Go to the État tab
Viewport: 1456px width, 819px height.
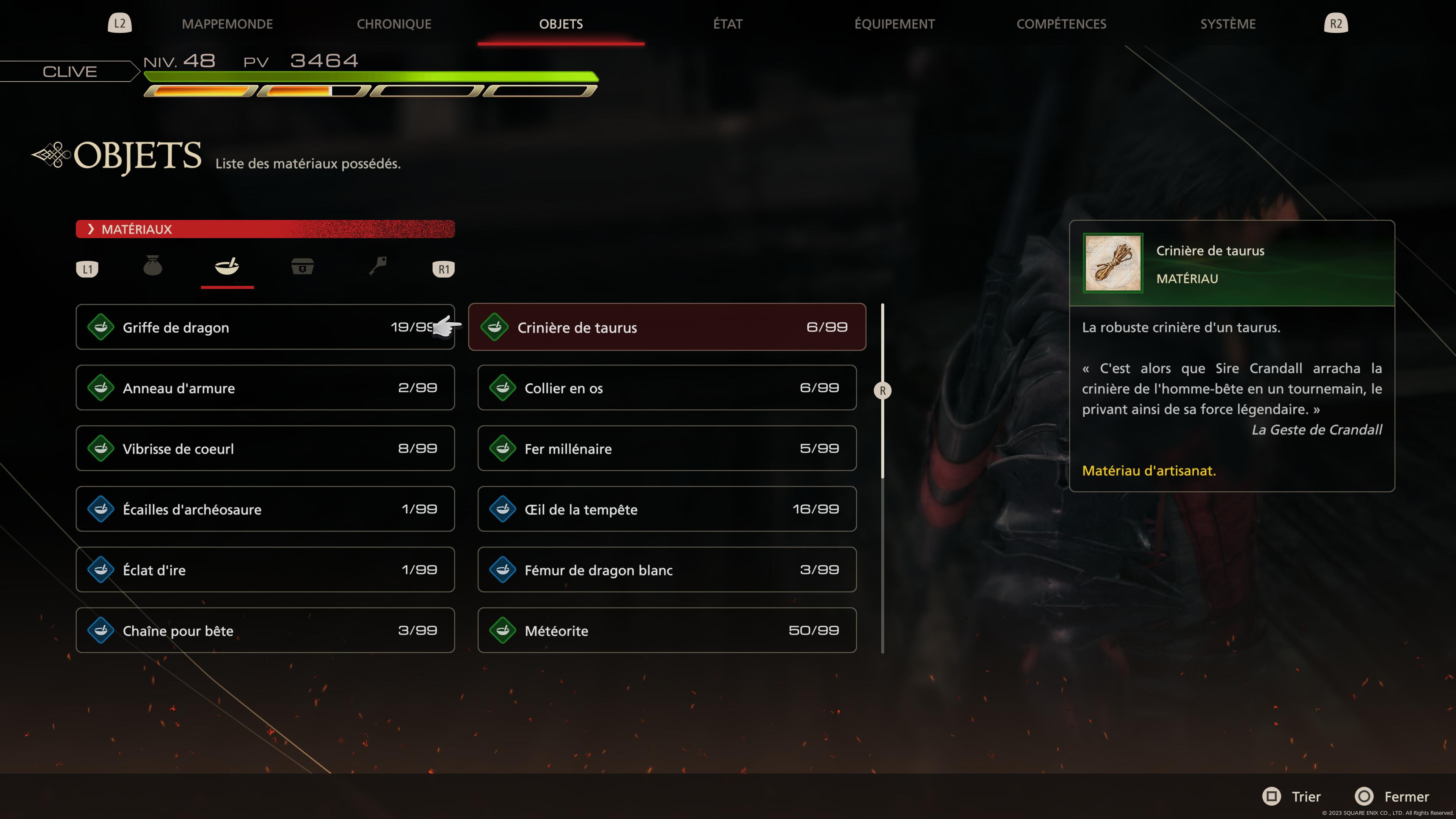pos(728,24)
